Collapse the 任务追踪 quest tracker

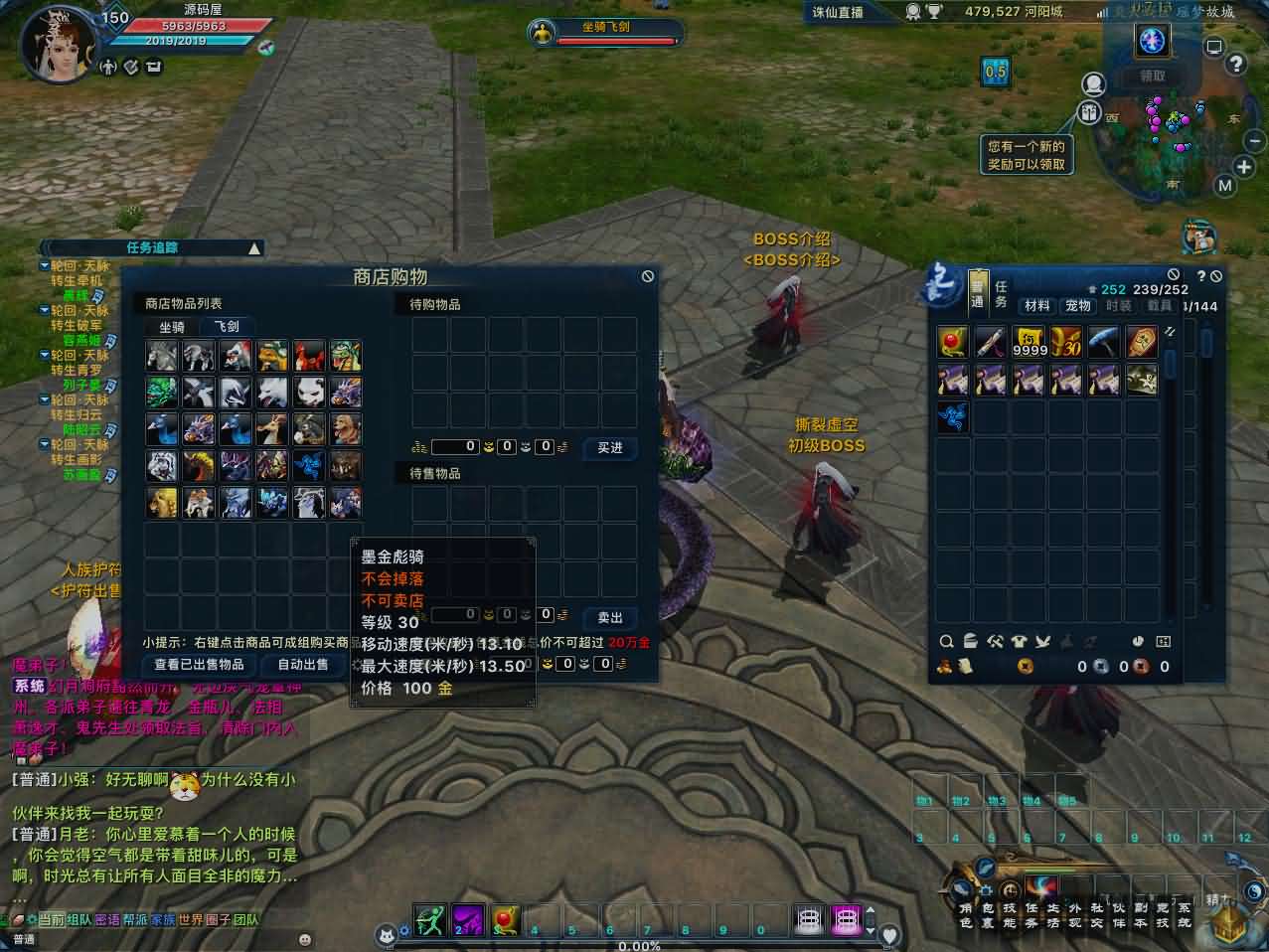[255, 248]
